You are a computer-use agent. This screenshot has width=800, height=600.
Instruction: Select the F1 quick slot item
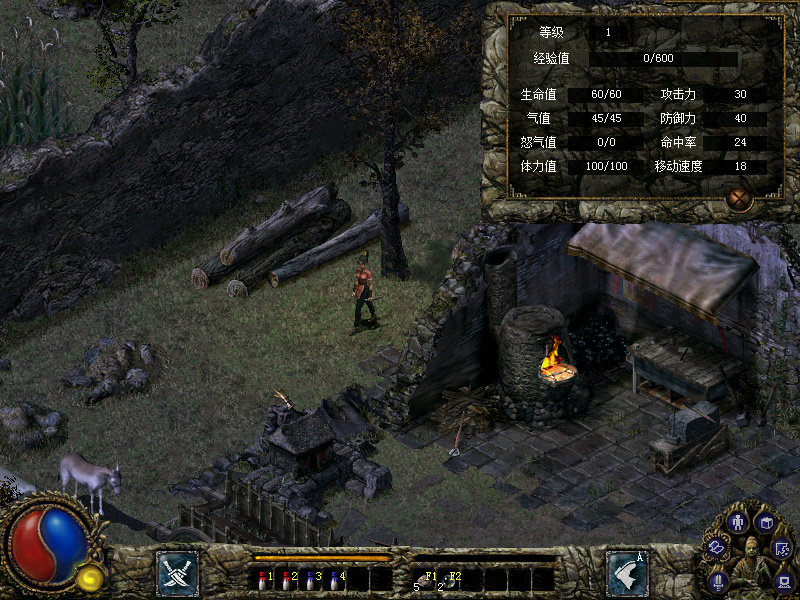pos(424,580)
